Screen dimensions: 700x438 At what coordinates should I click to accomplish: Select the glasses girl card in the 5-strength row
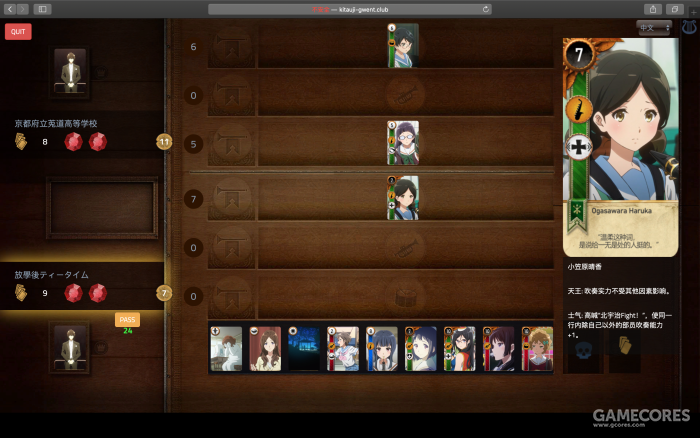pyautogui.click(x=403, y=142)
